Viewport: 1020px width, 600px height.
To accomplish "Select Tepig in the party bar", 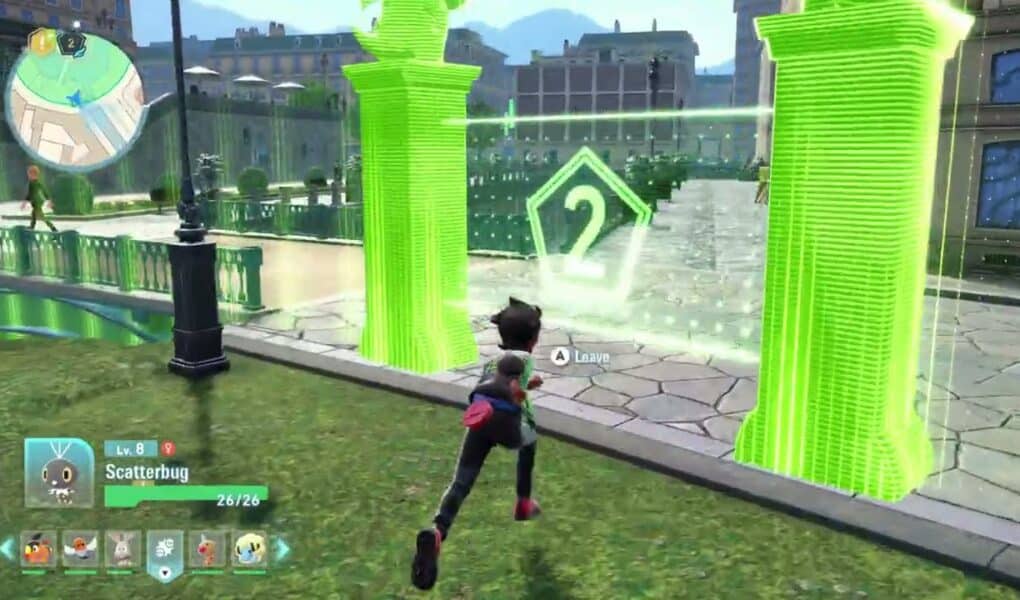I will coord(38,549).
